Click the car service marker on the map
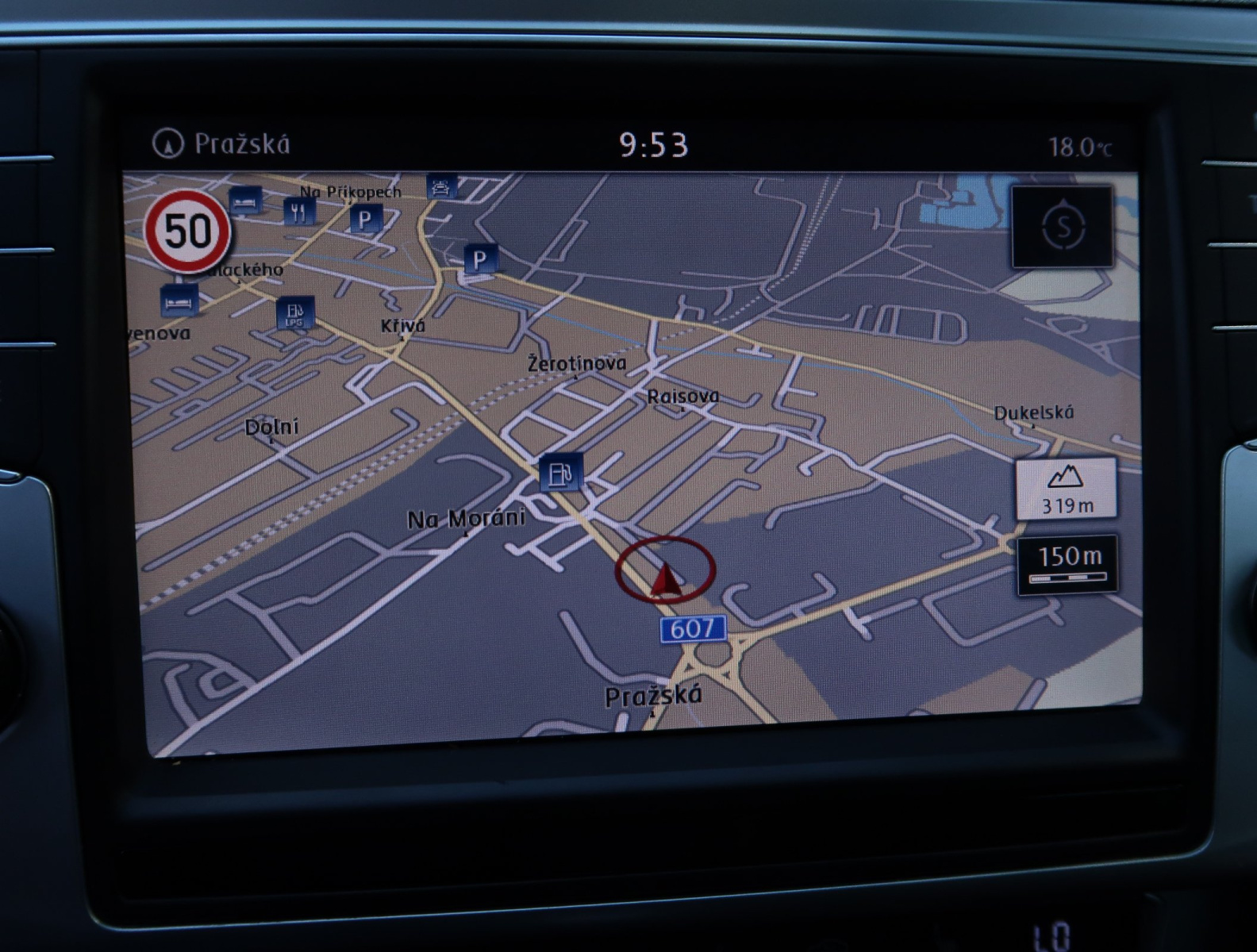Screen dimensions: 1257x952 pos(441,186)
